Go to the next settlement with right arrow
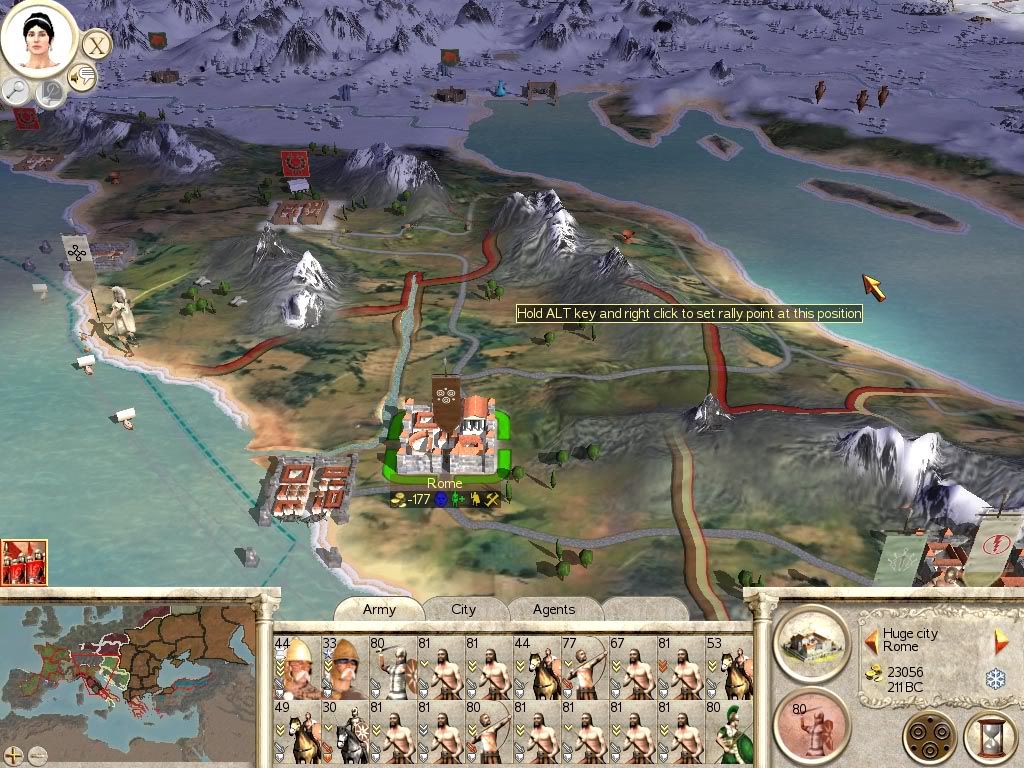The width and height of the screenshot is (1024, 768). pyautogui.click(x=1000, y=641)
